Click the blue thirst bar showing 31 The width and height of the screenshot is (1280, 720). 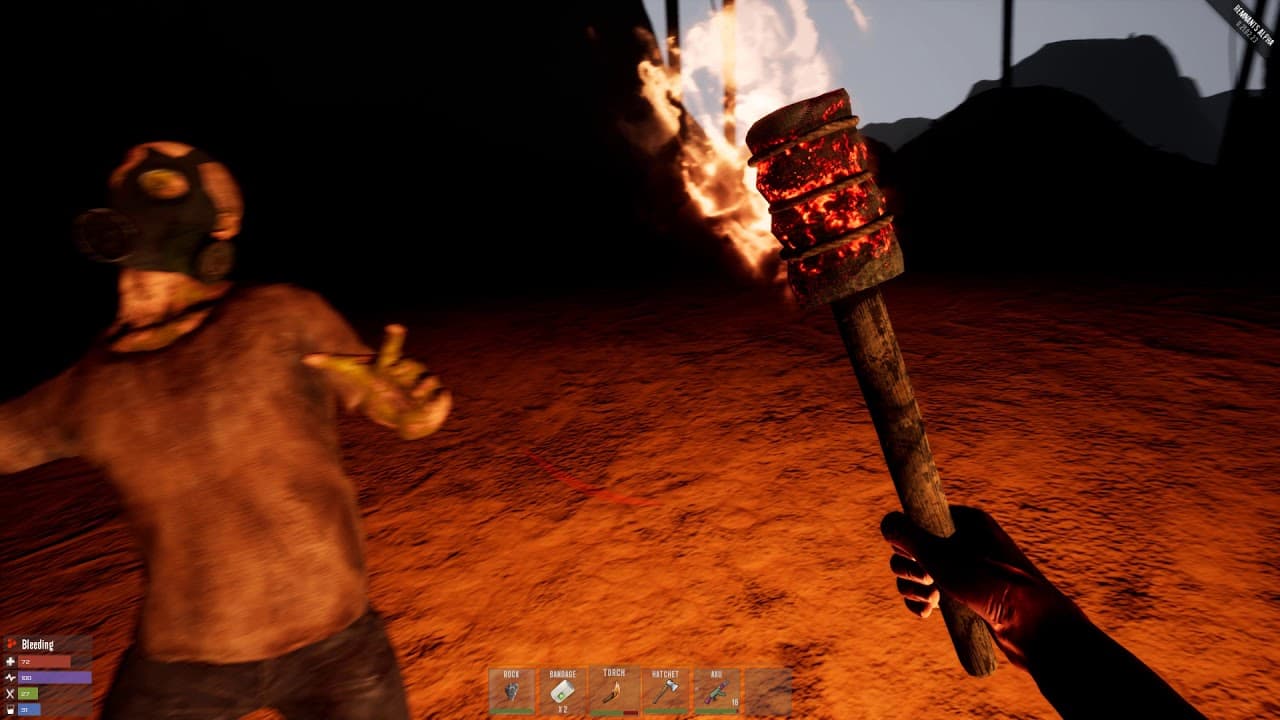click(29, 709)
